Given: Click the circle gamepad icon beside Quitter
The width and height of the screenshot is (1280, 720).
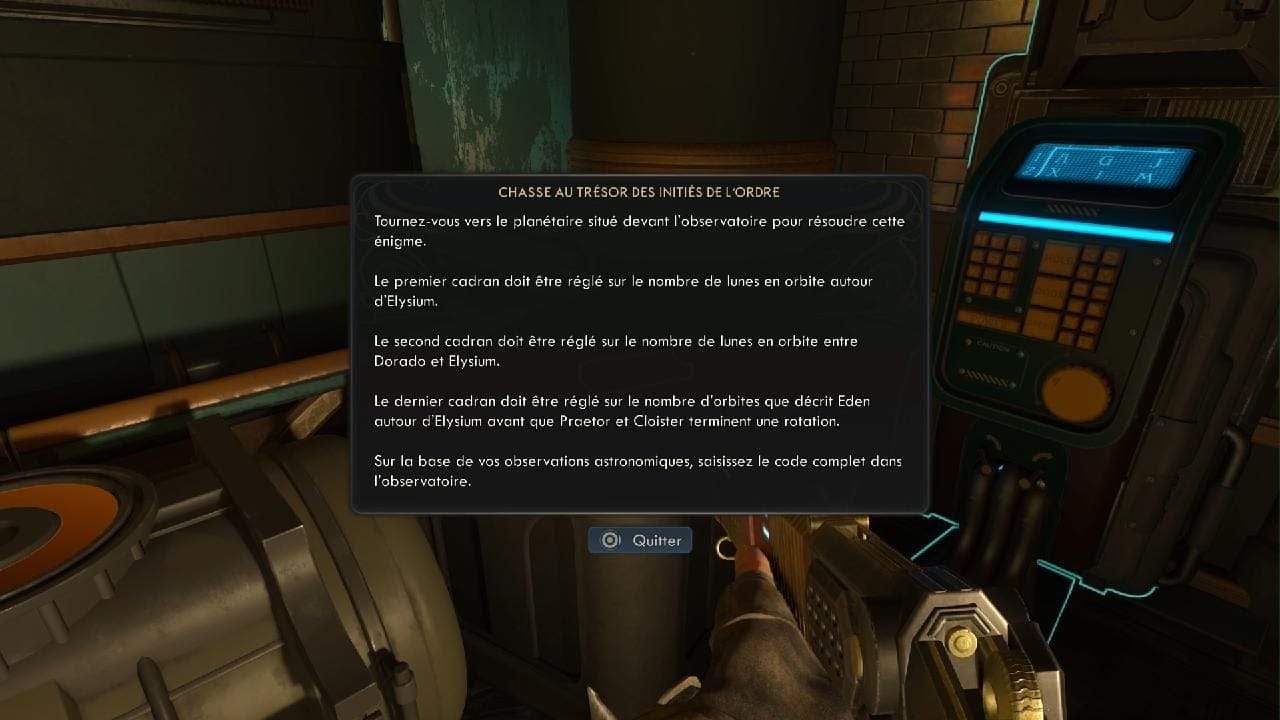Looking at the screenshot, I should tap(611, 540).
